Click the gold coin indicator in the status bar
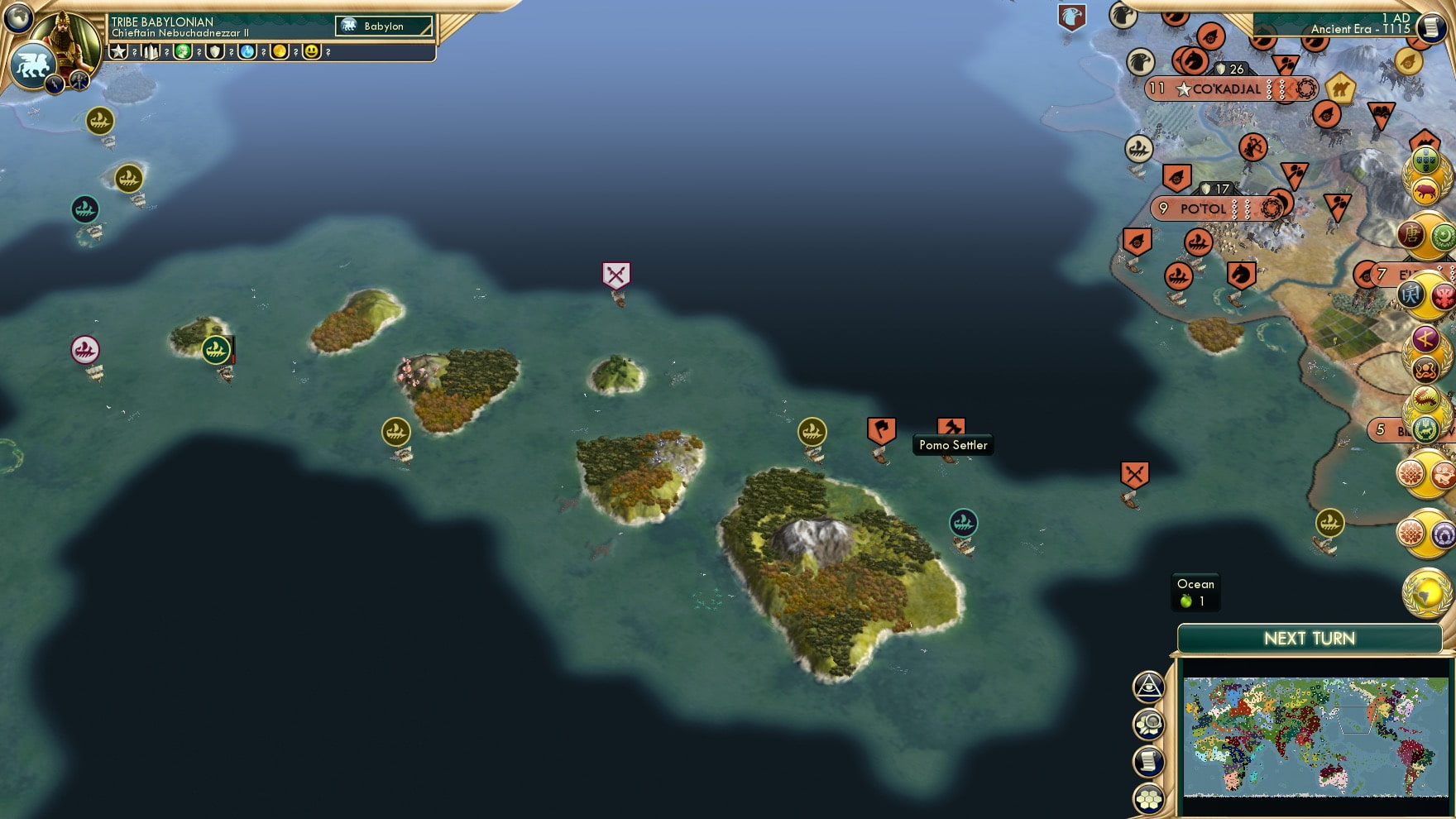The width and height of the screenshot is (1456, 819). pos(280,52)
